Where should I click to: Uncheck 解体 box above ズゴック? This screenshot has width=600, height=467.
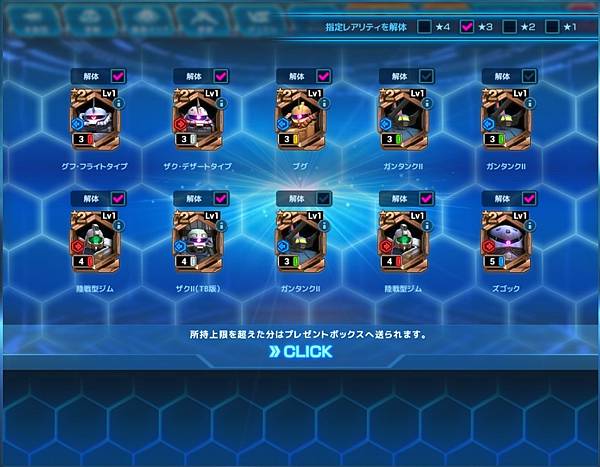tap(530, 198)
